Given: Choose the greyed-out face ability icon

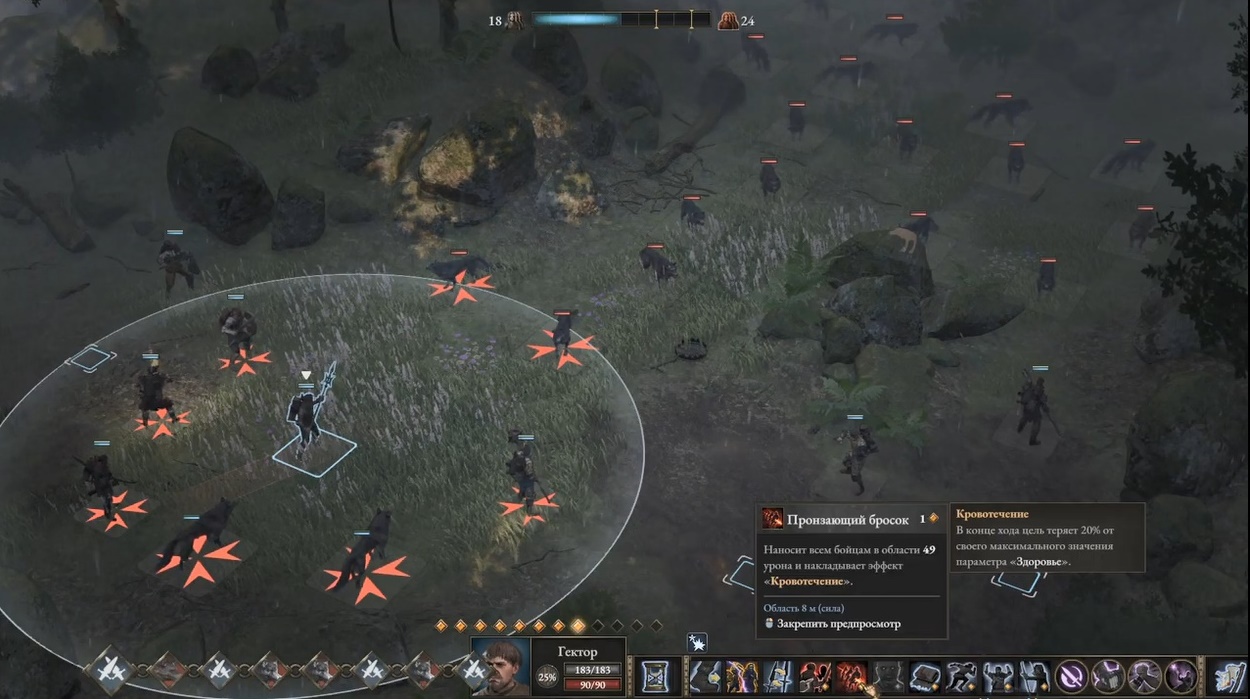Looking at the screenshot, I should click(886, 677).
